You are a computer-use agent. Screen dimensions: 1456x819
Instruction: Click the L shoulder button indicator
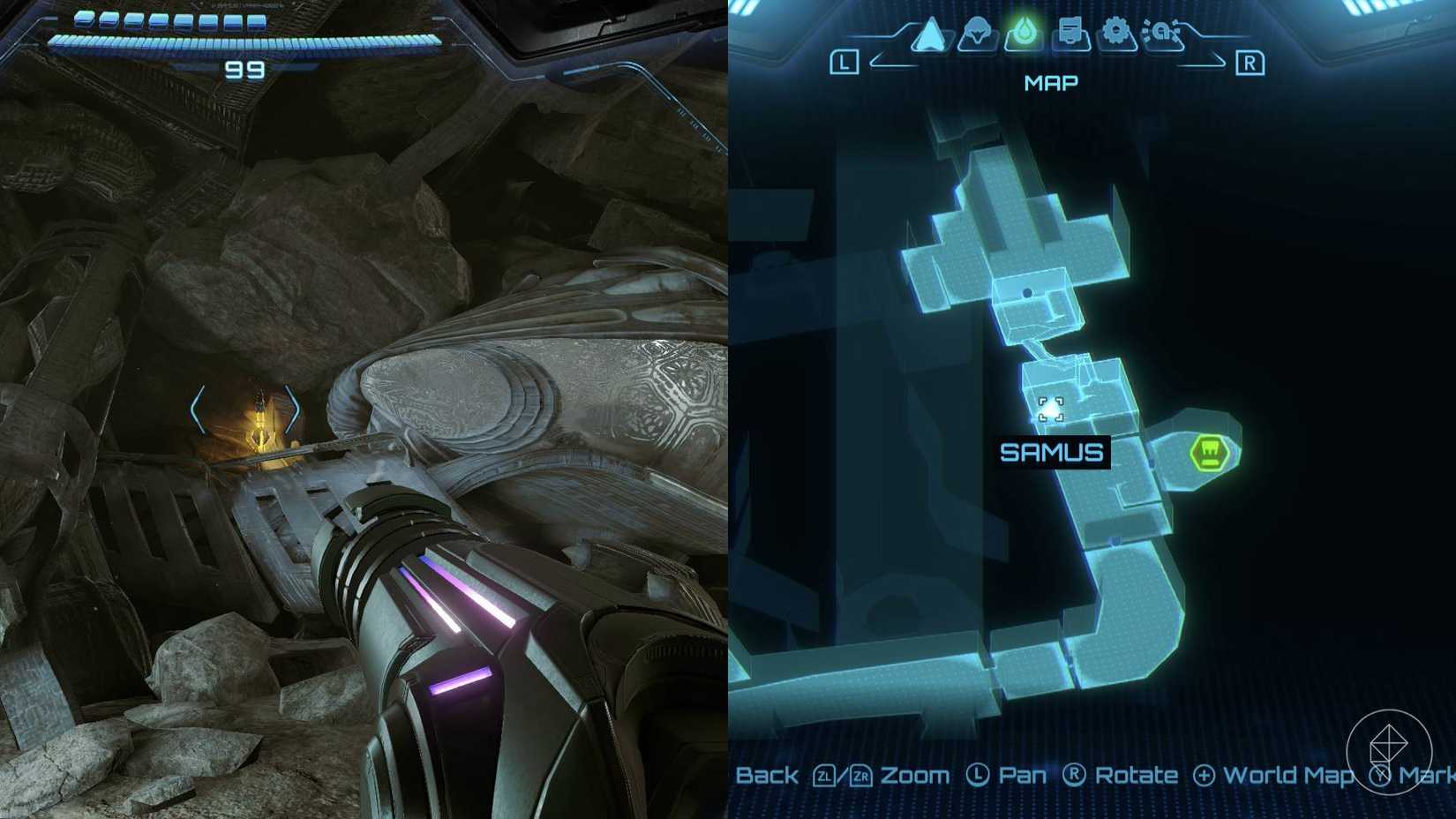click(x=843, y=62)
